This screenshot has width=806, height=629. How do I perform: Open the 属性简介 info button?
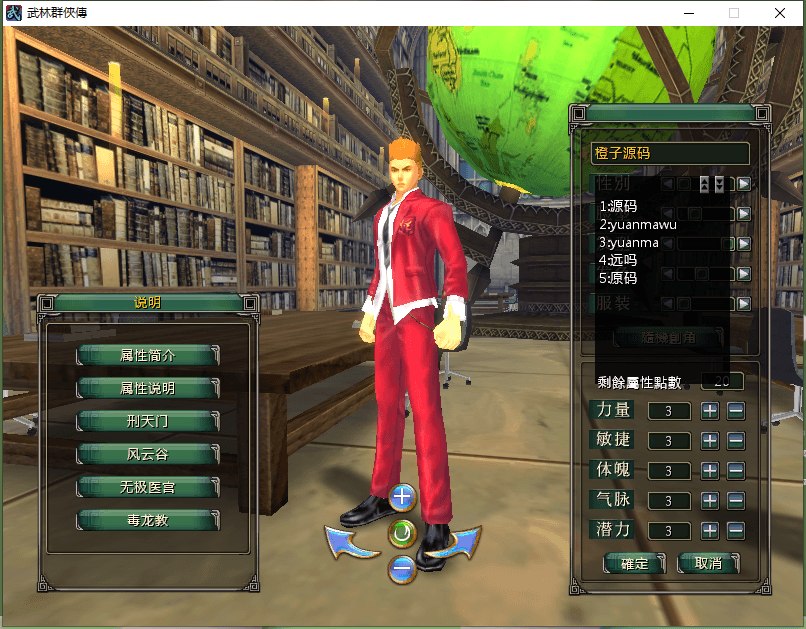pyautogui.click(x=148, y=355)
